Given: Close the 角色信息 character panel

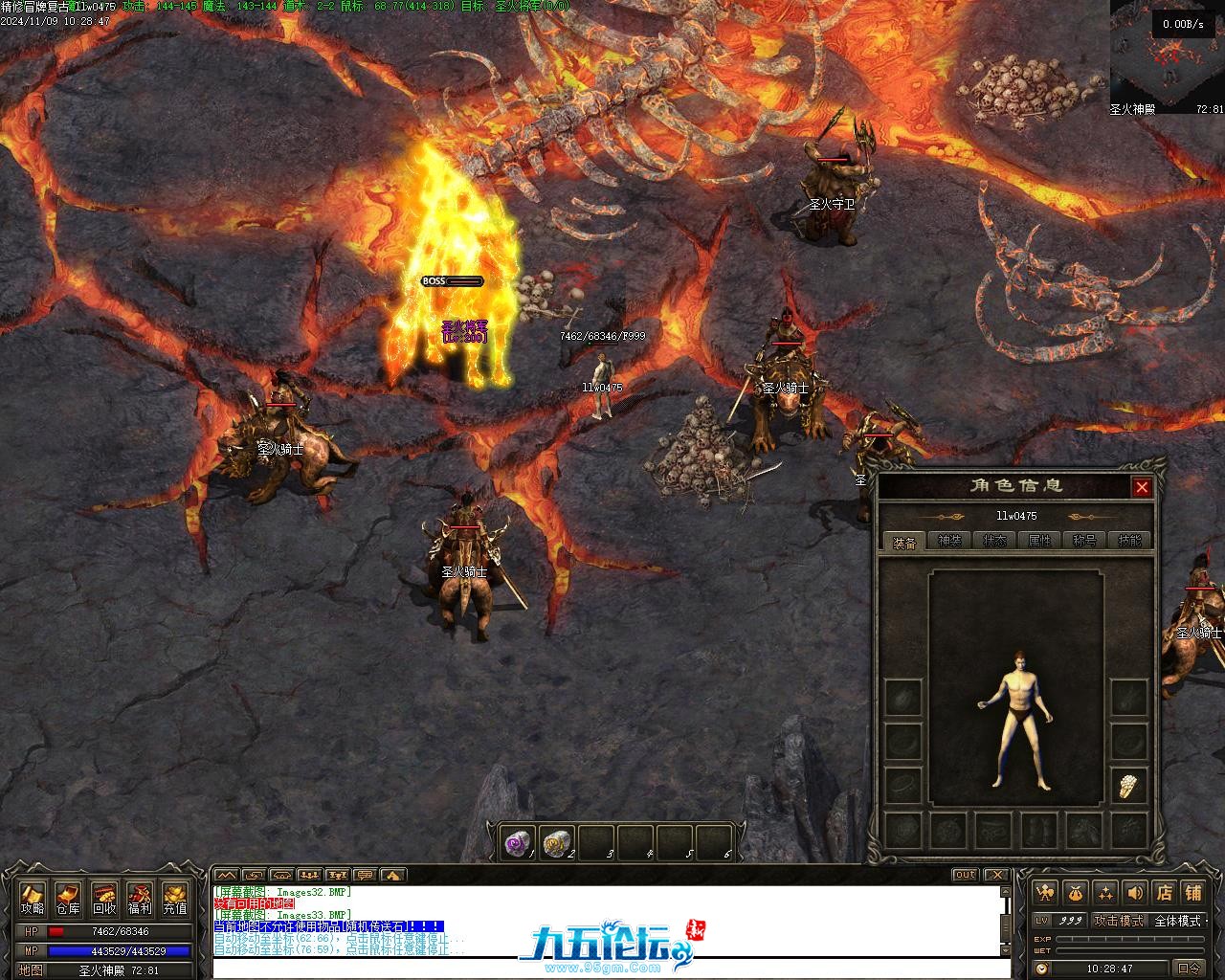Looking at the screenshot, I should coord(1142,487).
